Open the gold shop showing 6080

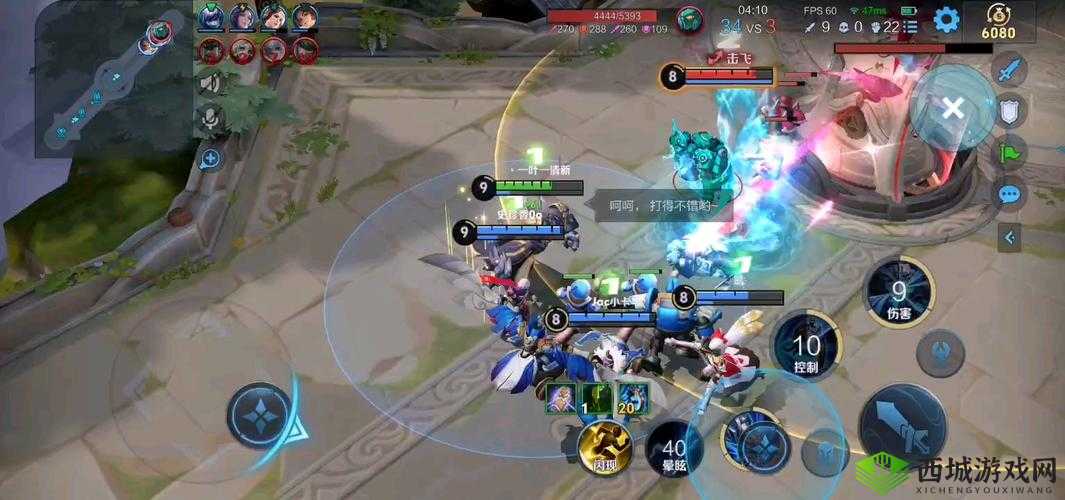(998, 22)
